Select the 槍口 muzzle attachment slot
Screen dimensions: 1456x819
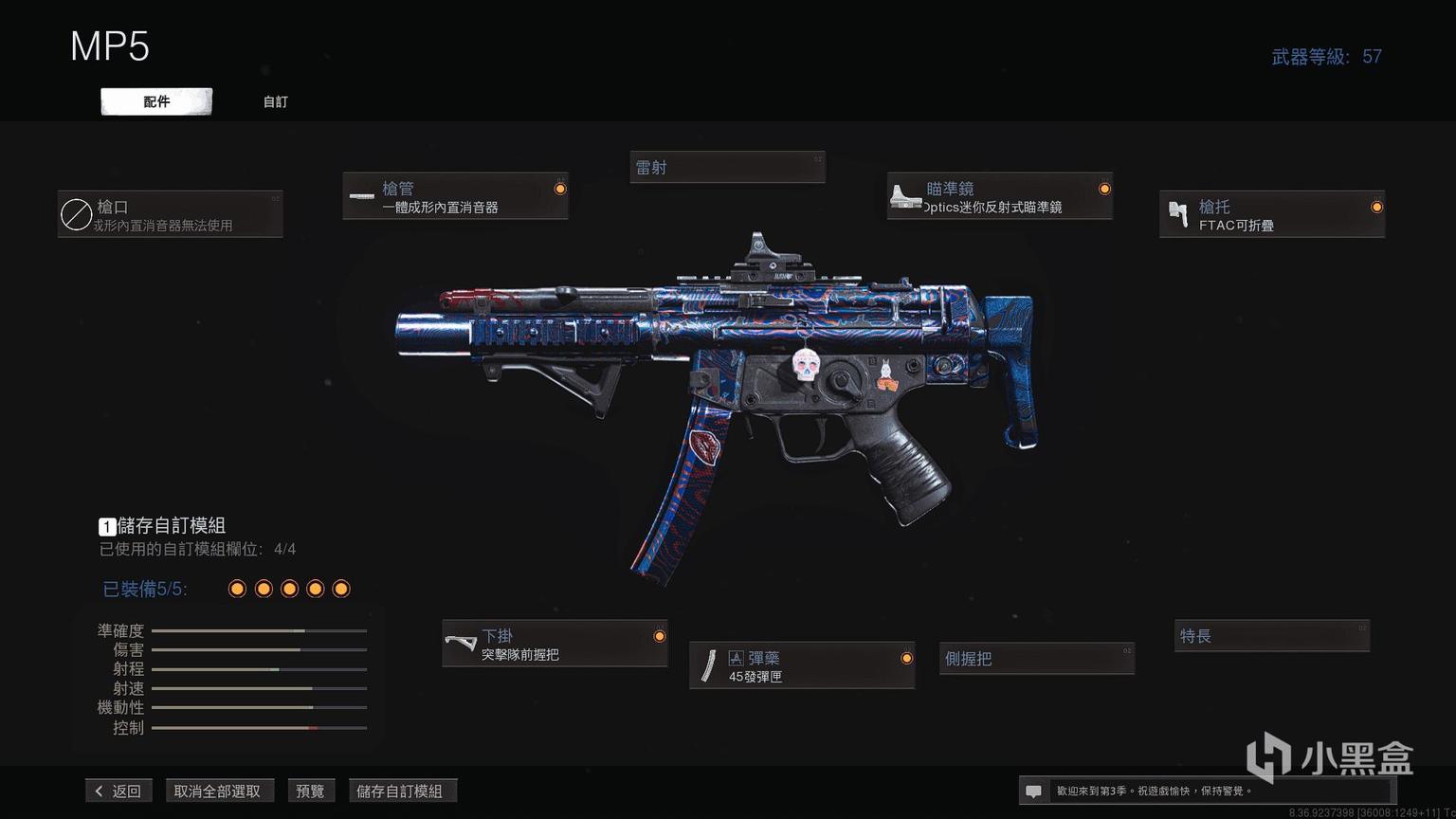(171, 214)
